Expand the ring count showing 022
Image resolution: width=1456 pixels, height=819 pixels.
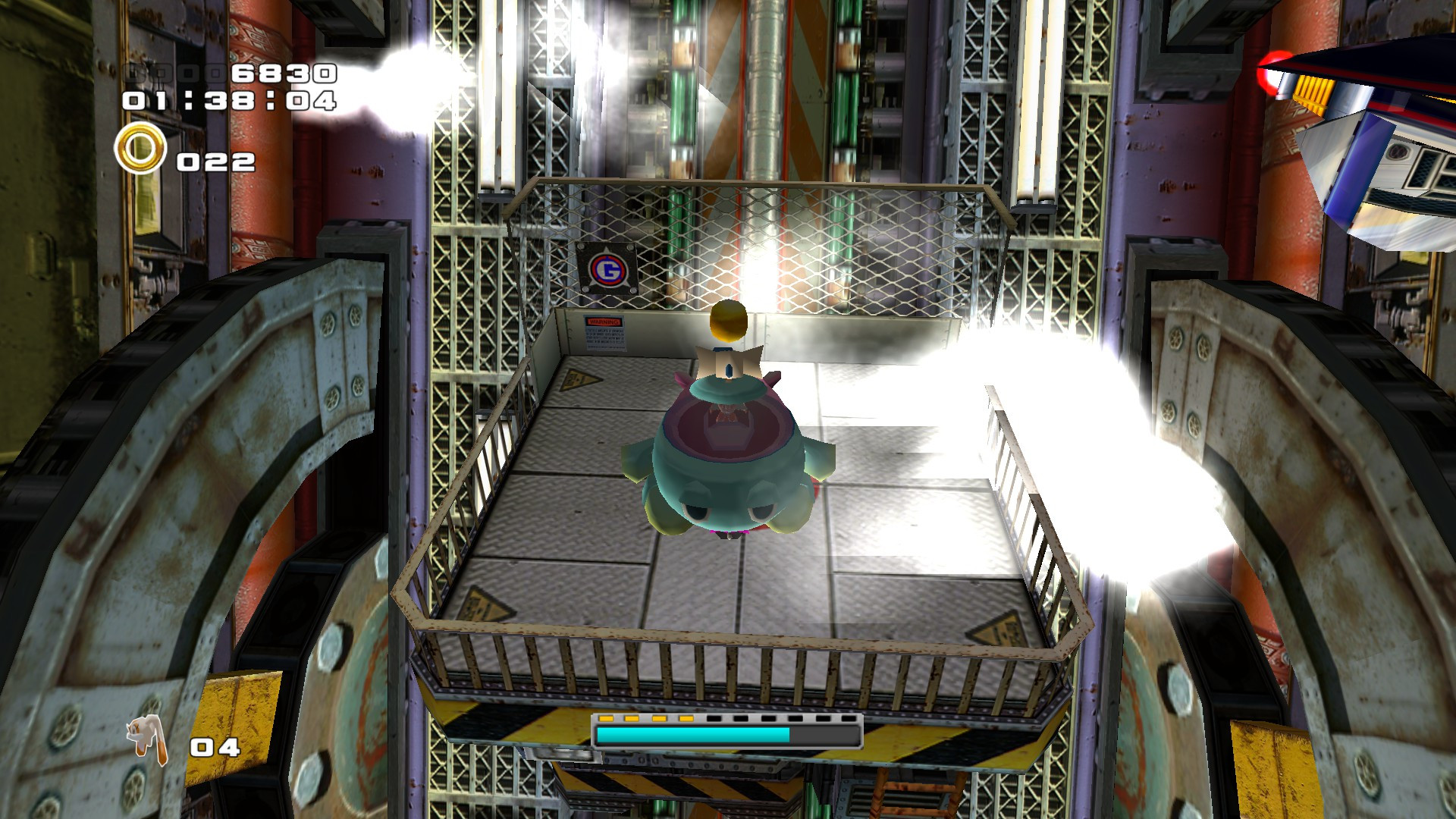click(x=216, y=159)
